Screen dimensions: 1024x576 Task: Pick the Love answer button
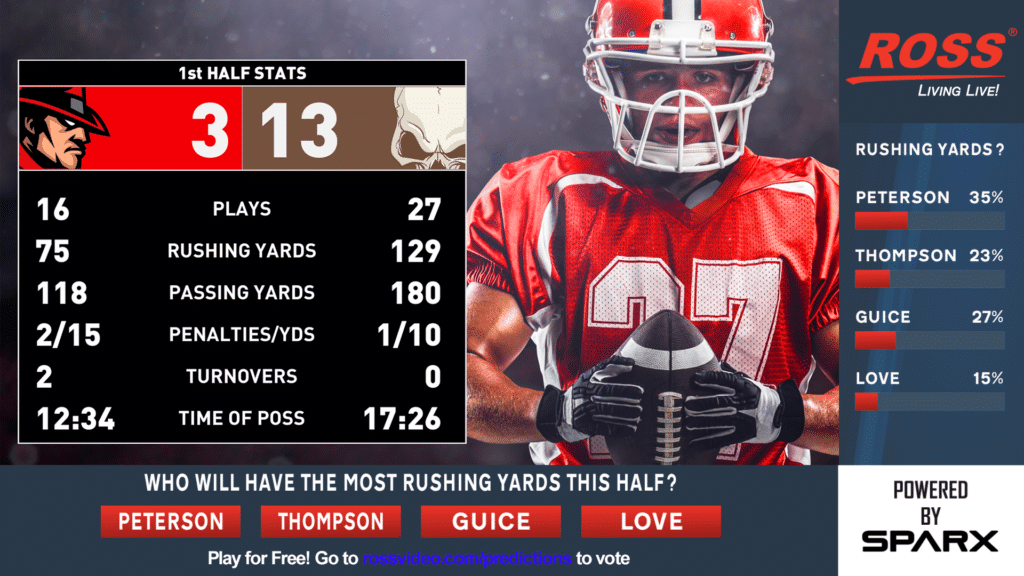point(650,521)
